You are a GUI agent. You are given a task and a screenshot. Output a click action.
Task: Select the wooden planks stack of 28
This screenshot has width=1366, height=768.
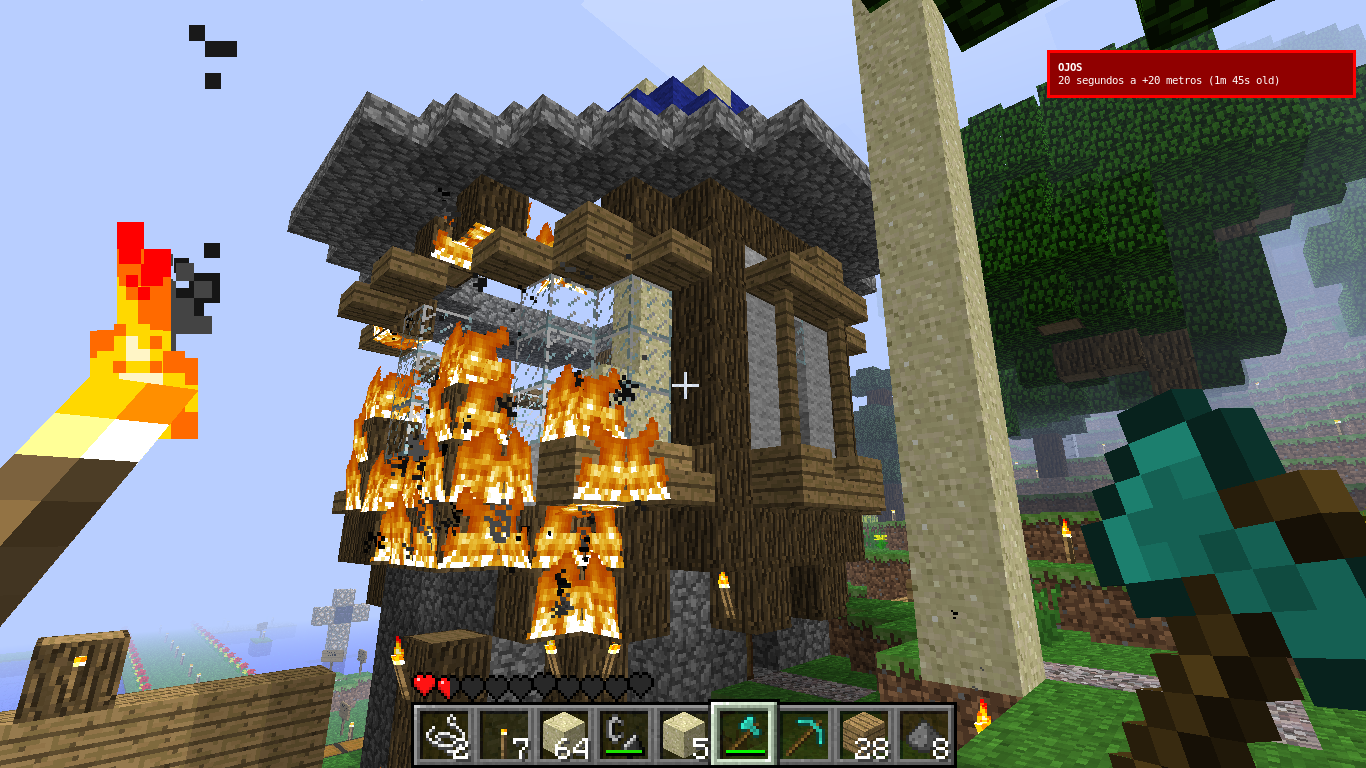[864, 735]
